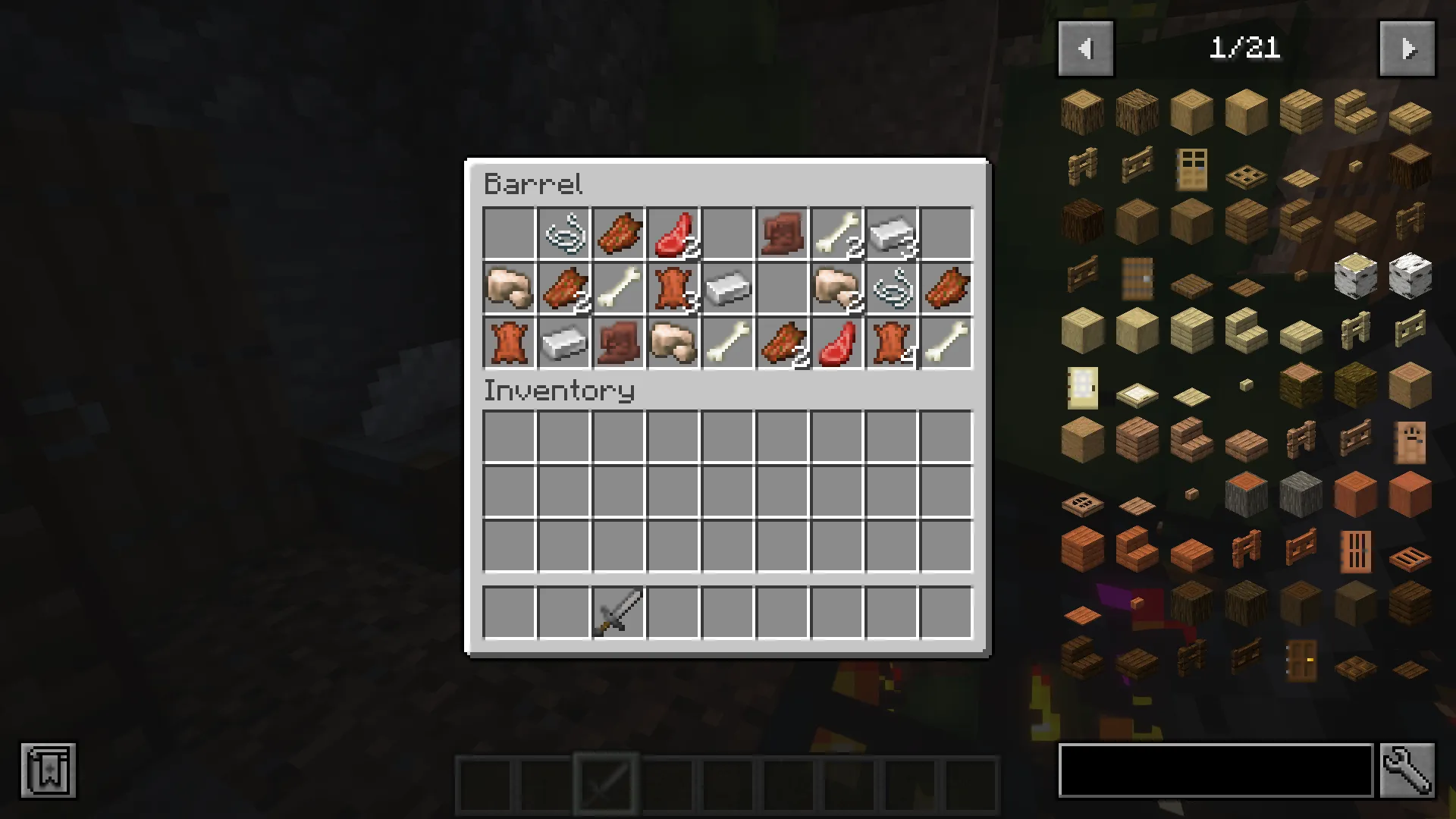Screen dimensions: 1456x819
Task: Pick up the raw beef stack
Action: coord(673,234)
